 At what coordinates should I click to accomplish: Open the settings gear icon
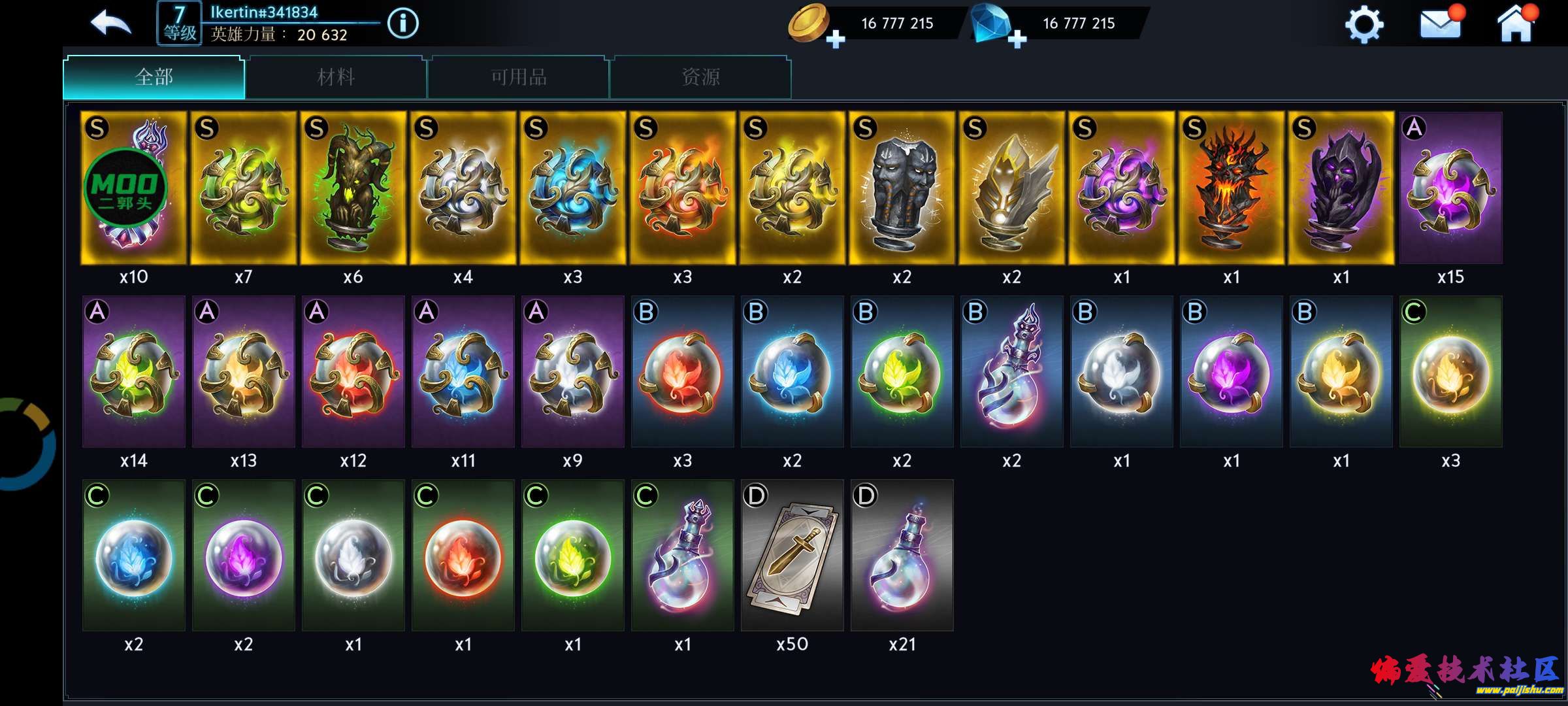[1365, 25]
